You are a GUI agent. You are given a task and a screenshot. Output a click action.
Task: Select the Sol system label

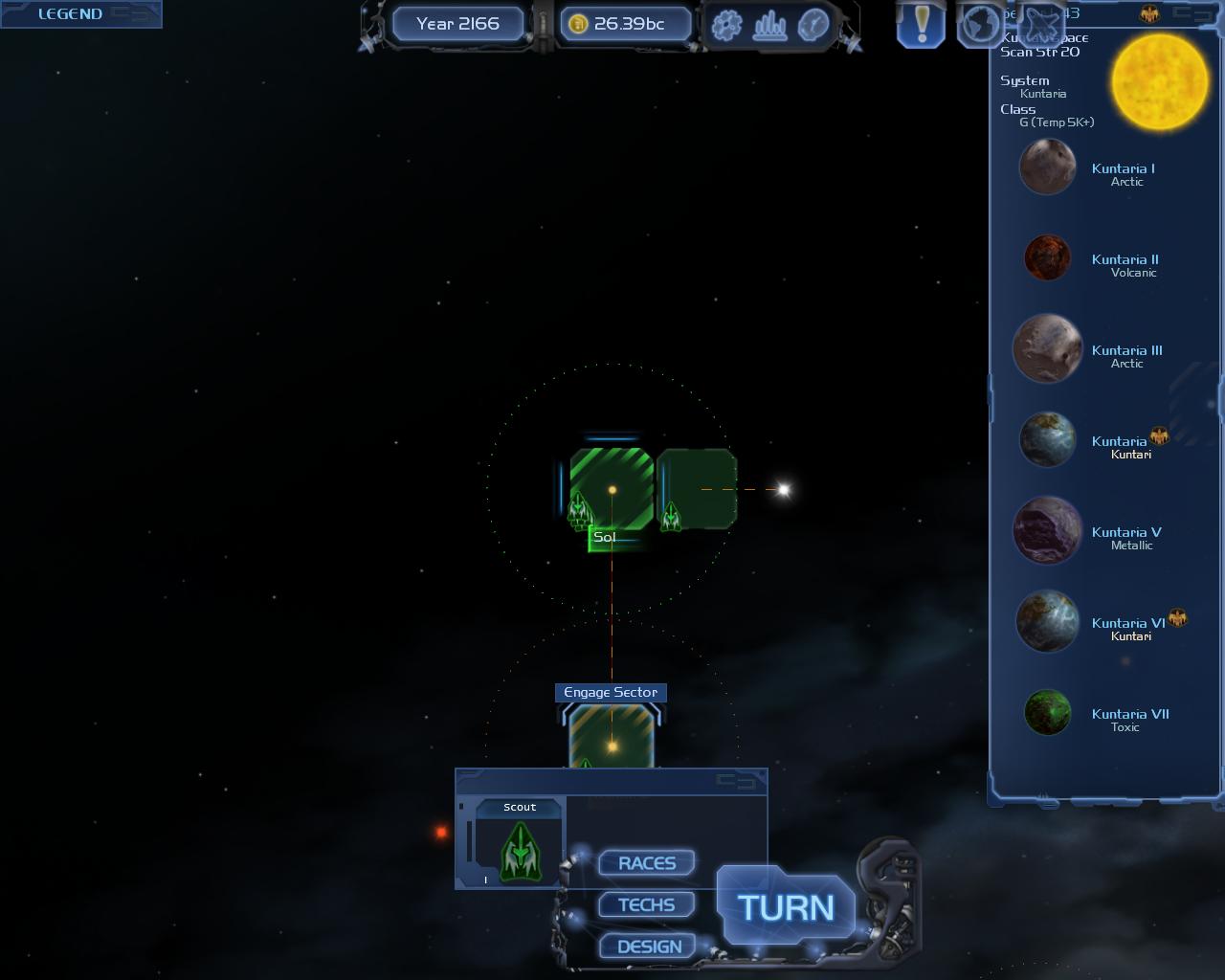[605, 538]
